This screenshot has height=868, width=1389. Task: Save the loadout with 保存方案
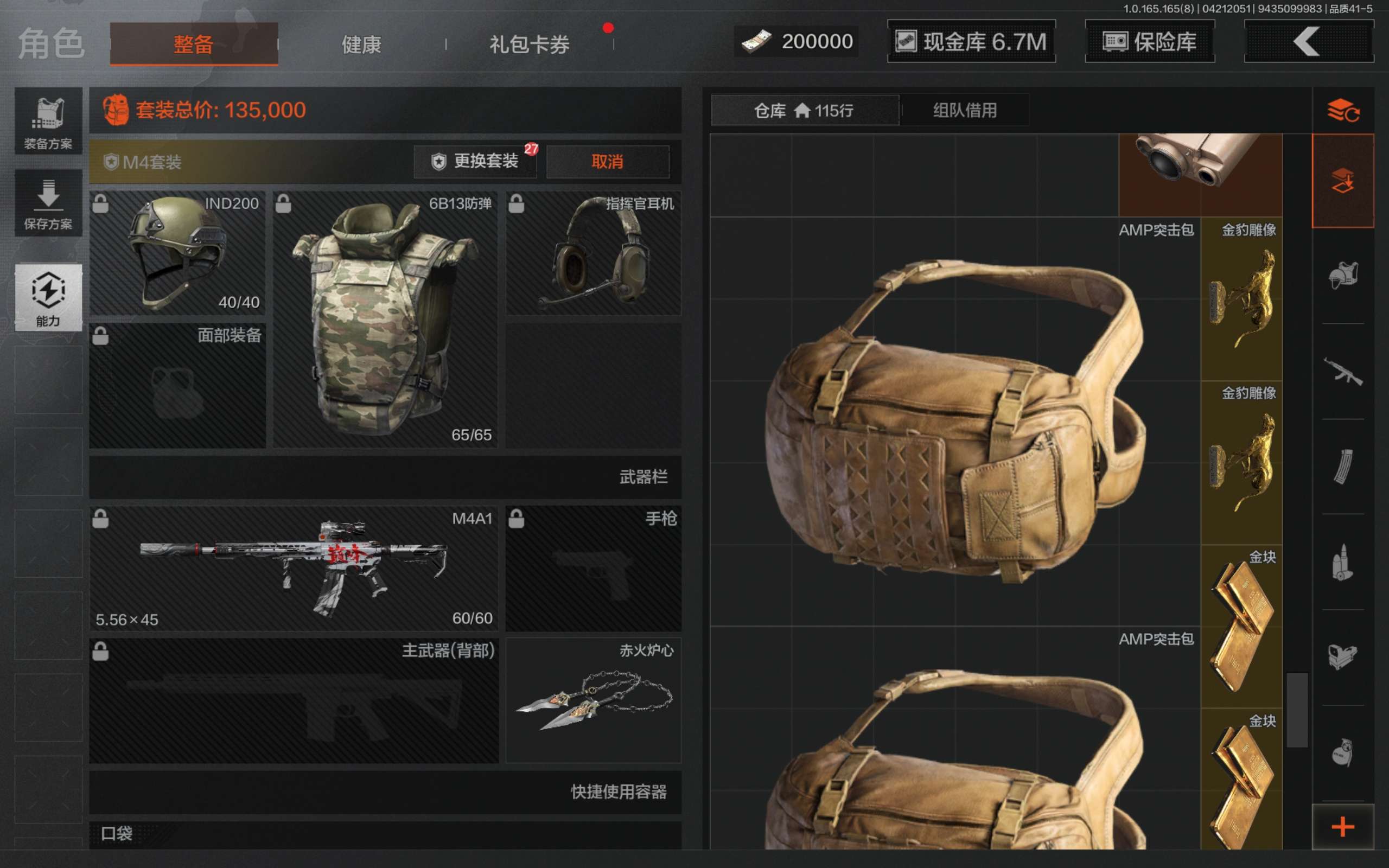point(48,204)
